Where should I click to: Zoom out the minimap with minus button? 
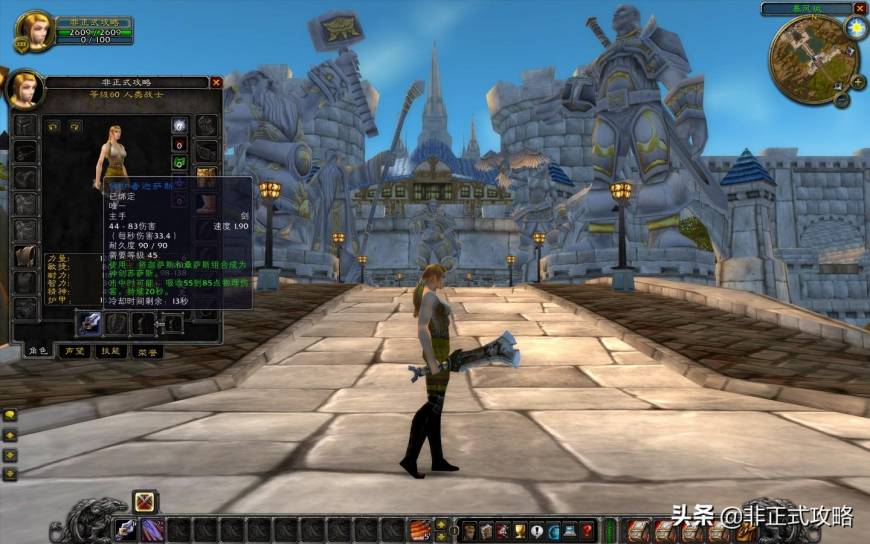tap(843, 100)
